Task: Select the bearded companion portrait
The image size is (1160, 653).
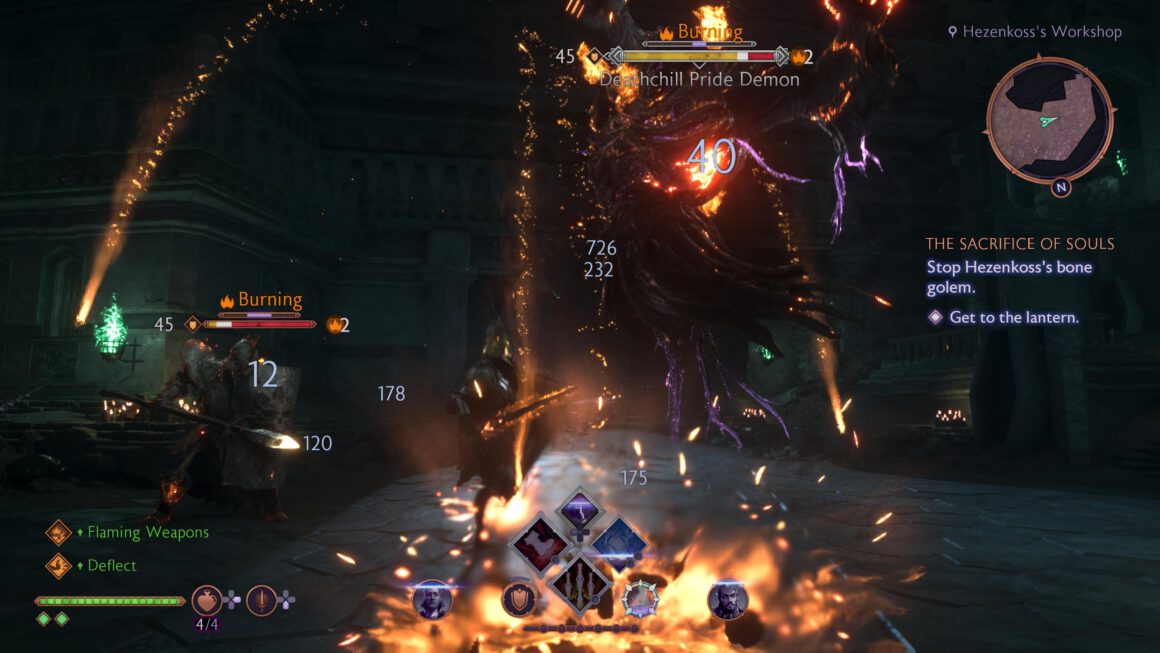Action: click(727, 599)
